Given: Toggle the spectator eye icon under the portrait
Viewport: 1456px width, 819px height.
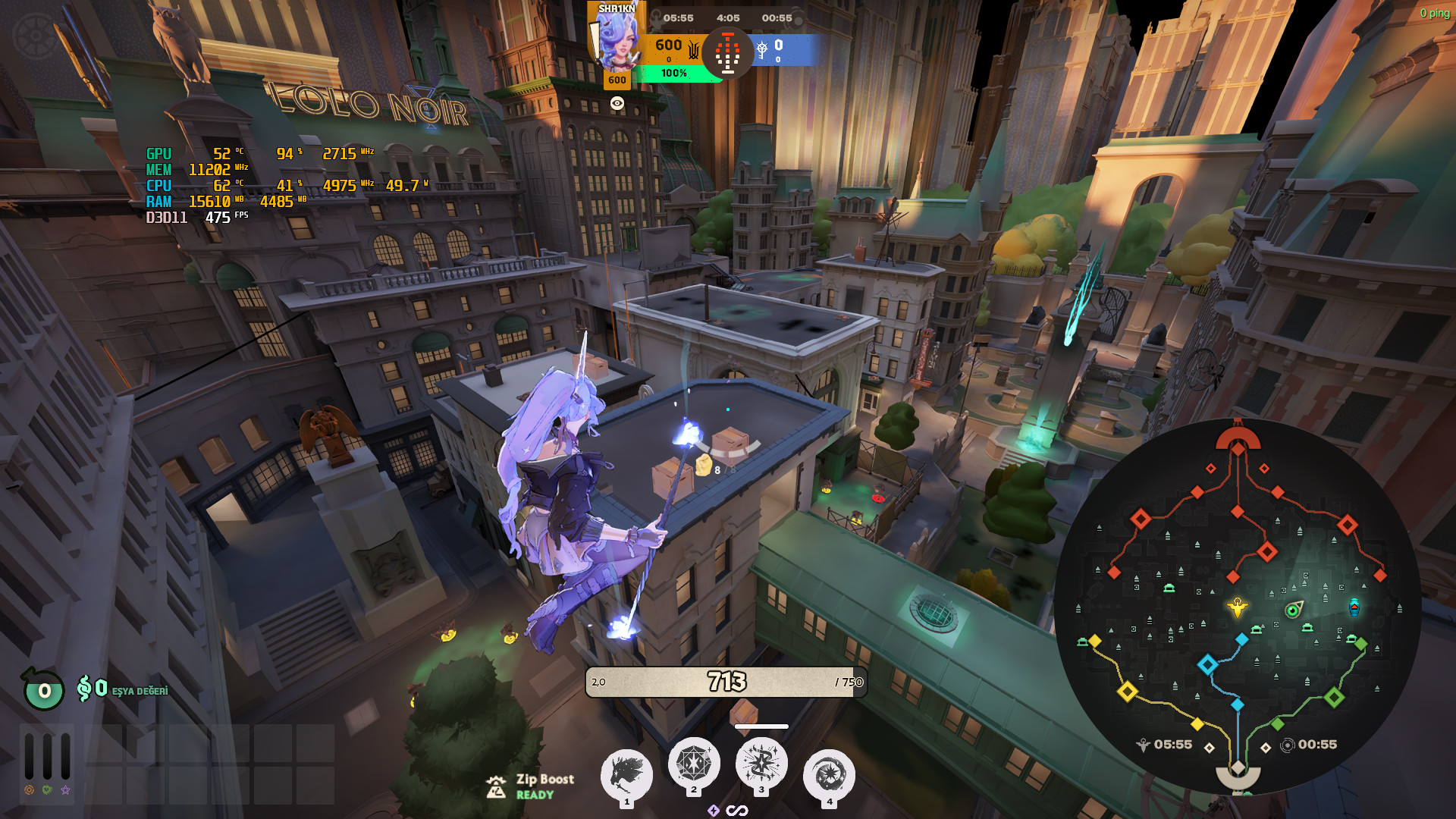Looking at the screenshot, I should (x=617, y=103).
